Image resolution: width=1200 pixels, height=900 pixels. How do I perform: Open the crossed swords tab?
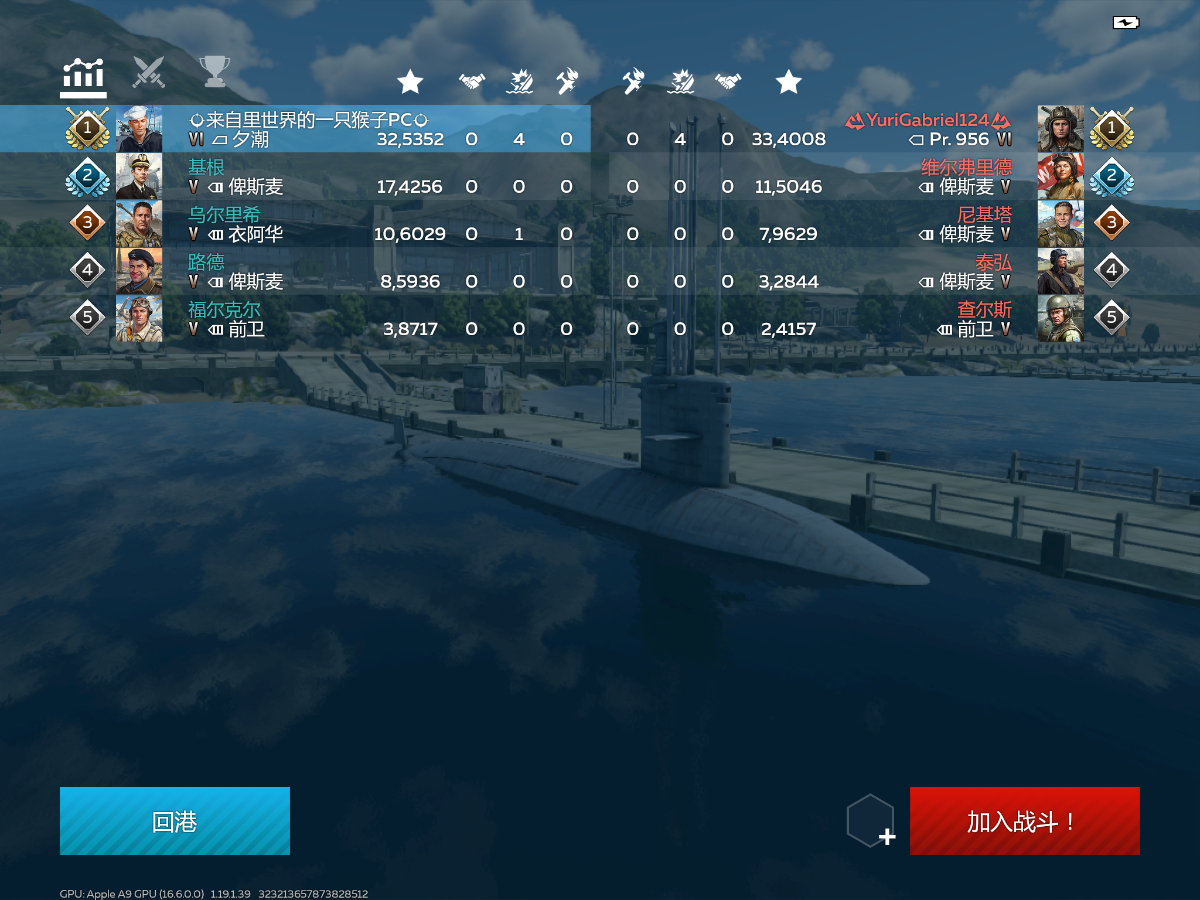(x=149, y=72)
